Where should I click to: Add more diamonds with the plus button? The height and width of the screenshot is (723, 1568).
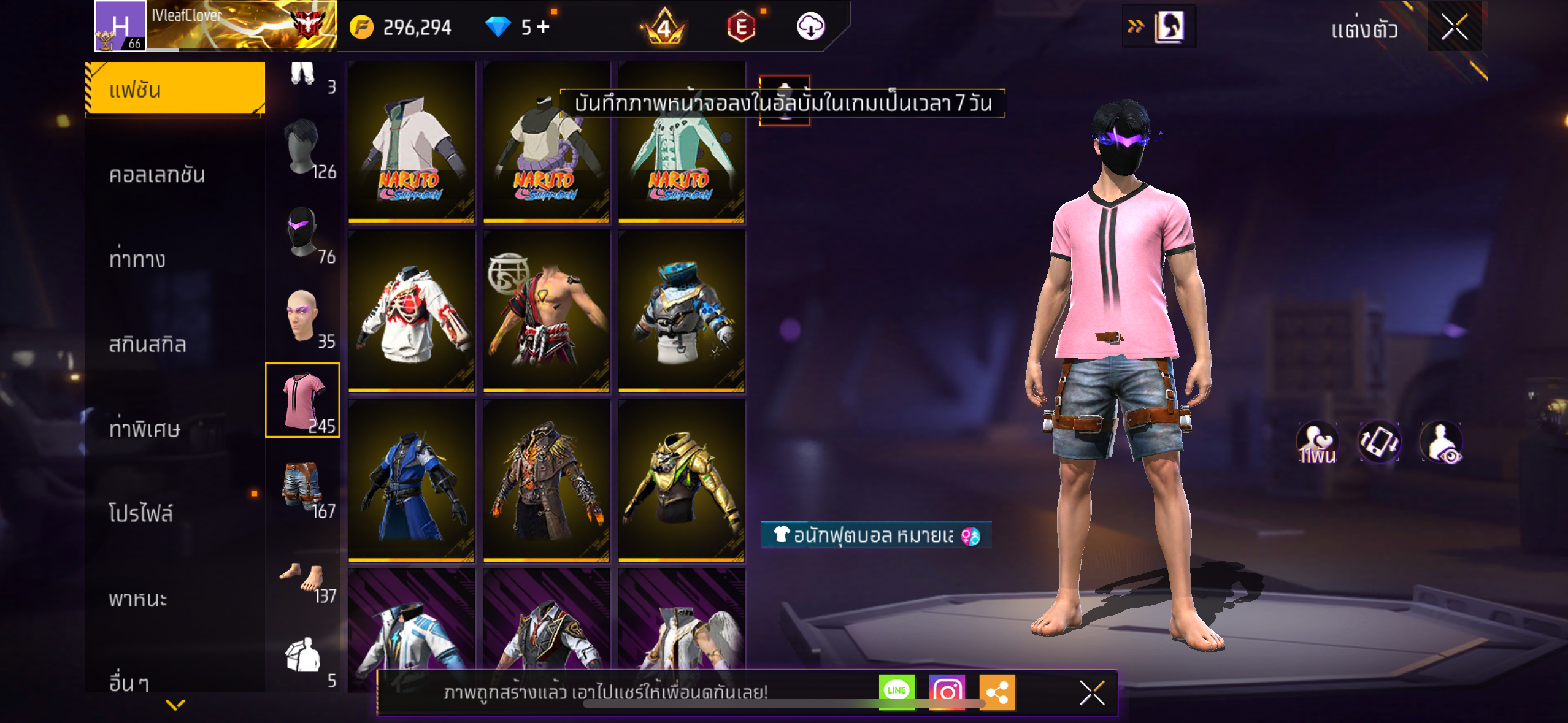(543, 26)
